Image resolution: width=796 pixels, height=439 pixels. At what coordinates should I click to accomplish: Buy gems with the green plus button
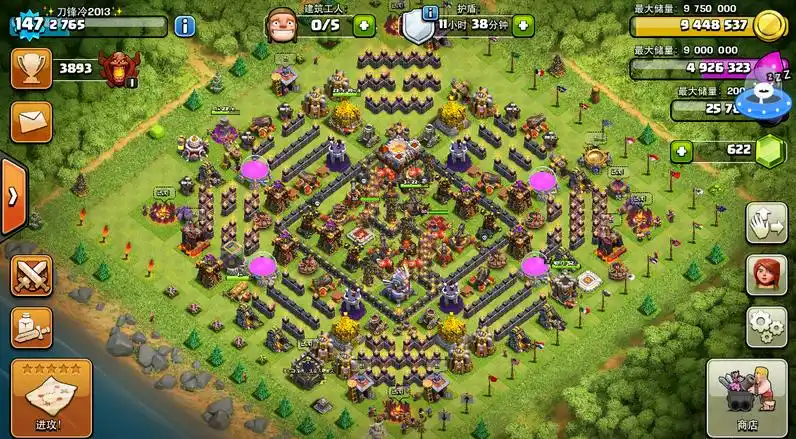[x=682, y=152]
